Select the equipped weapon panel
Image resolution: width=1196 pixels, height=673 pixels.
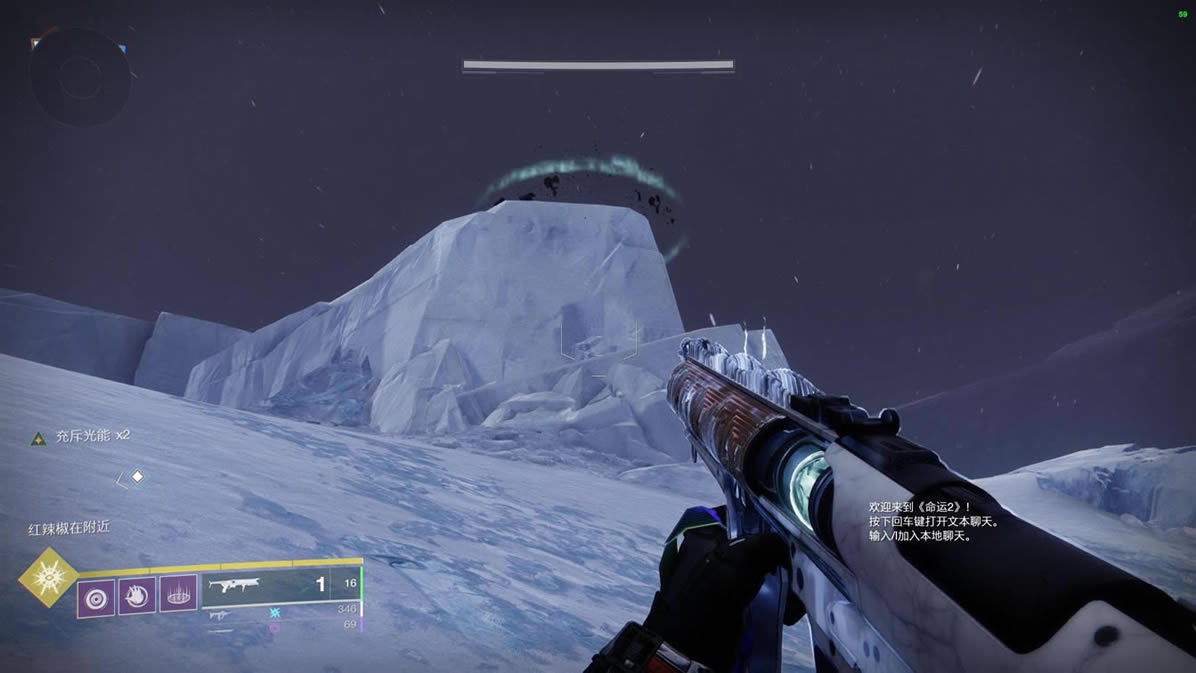point(279,587)
